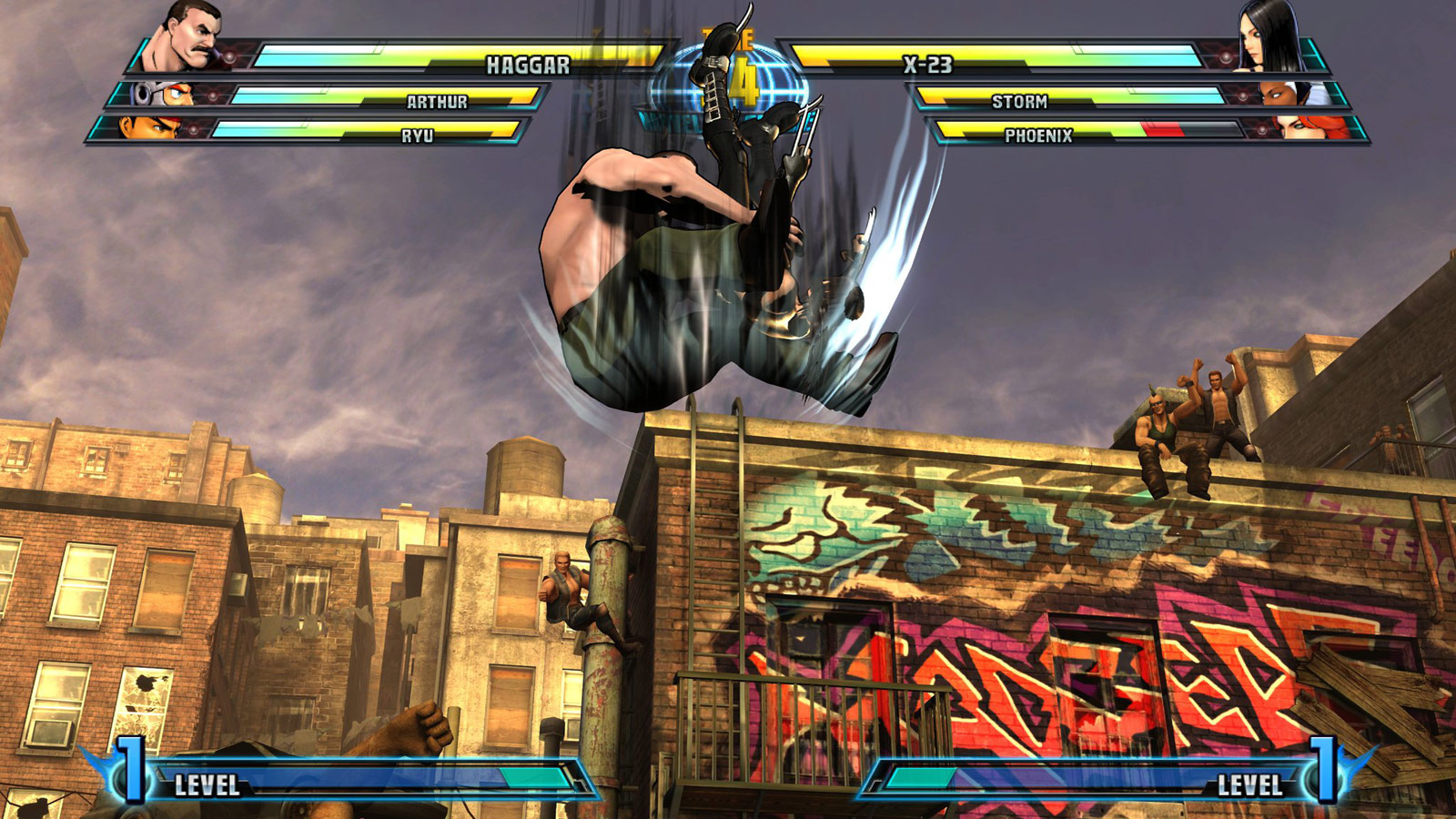
Task: Click the STORM name label
Action: [x=1021, y=100]
